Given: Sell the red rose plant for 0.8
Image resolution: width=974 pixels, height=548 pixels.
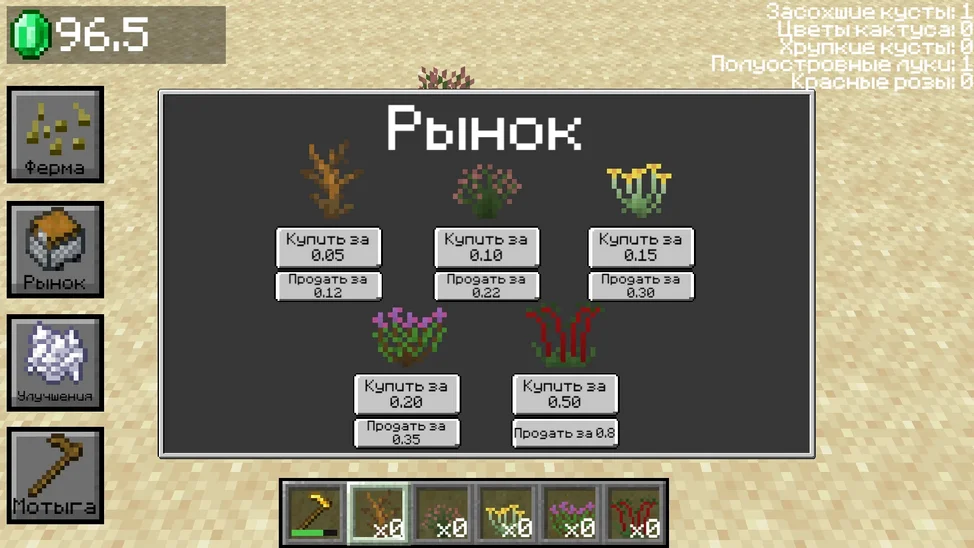Looking at the screenshot, I should tap(564, 433).
